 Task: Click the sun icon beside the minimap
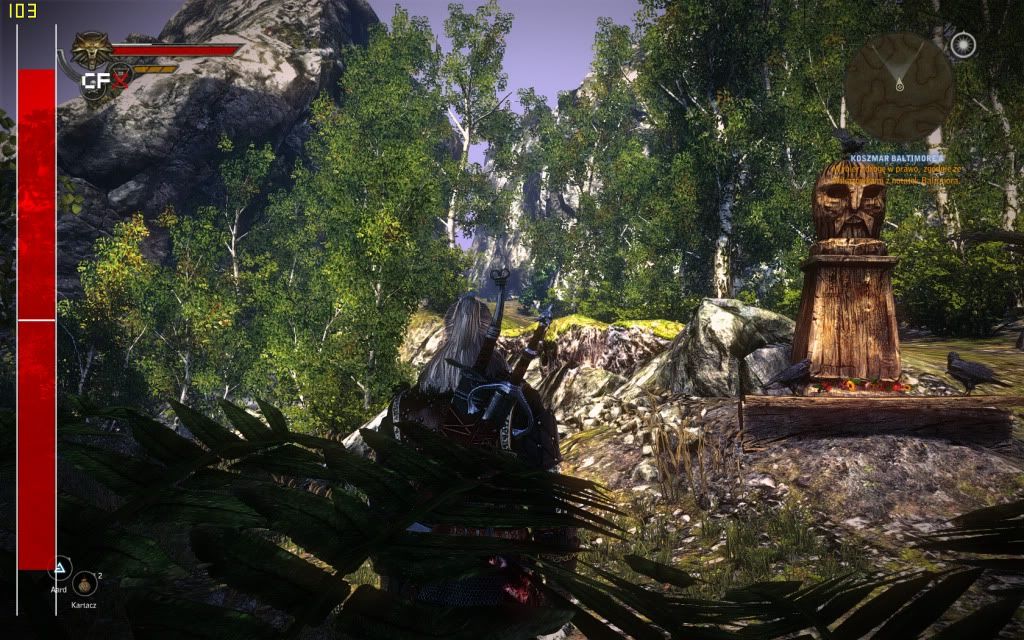click(962, 45)
